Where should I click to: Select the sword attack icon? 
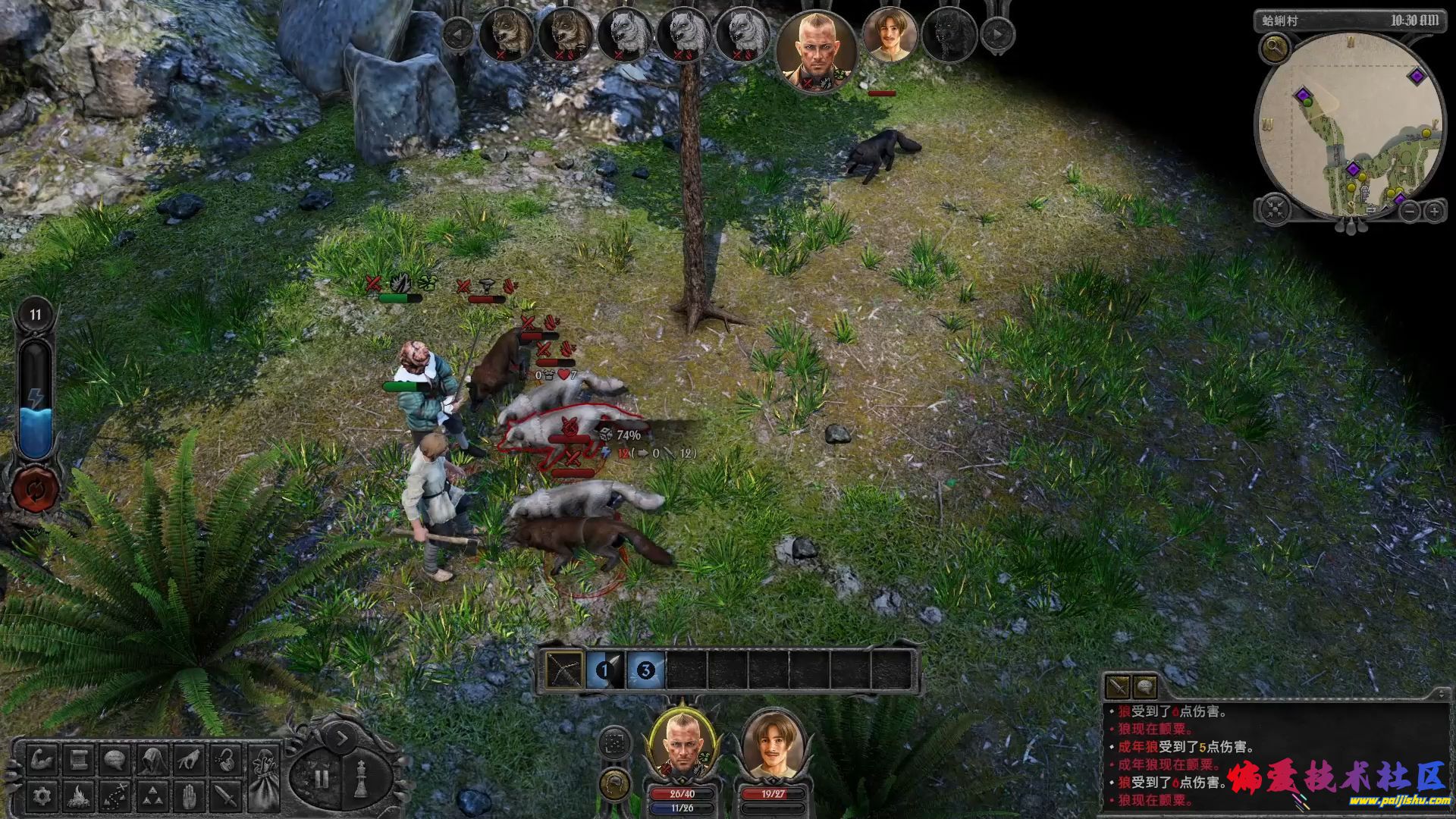tap(225, 795)
